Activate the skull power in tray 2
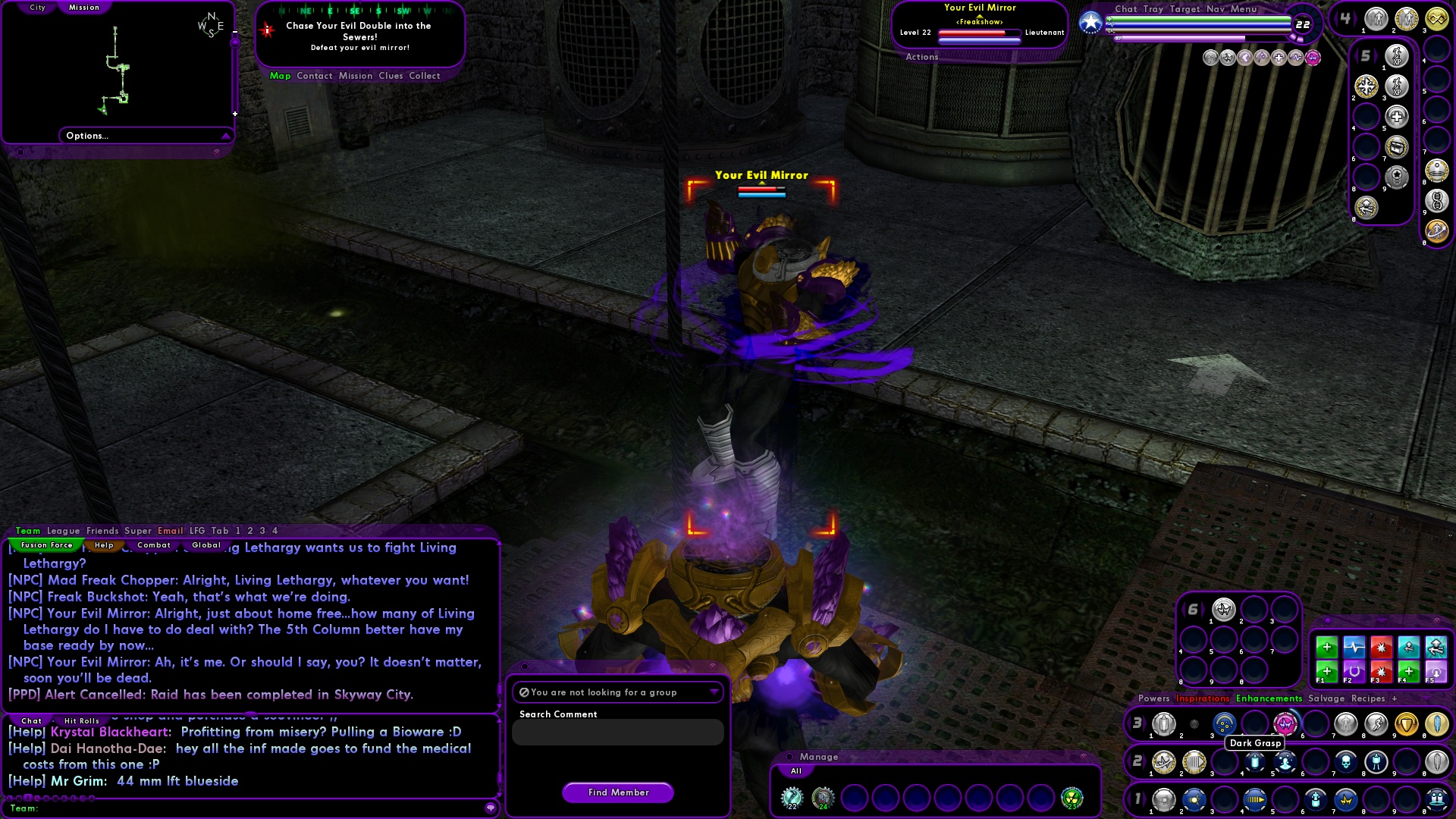The image size is (1456, 819). (1347, 762)
